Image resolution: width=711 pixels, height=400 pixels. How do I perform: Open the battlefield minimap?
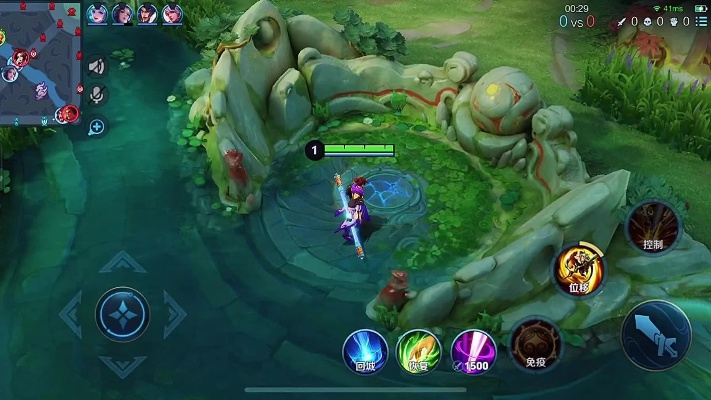tap(39, 62)
